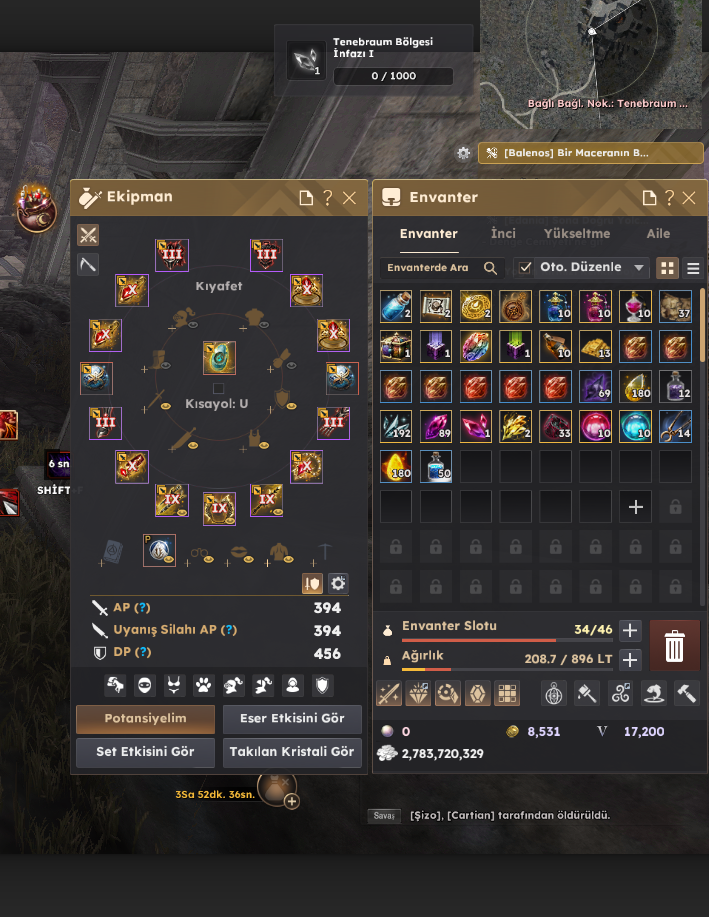709x917 pixels.
Task: Expand inventory slots with plus button
Action: tap(630, 630)
